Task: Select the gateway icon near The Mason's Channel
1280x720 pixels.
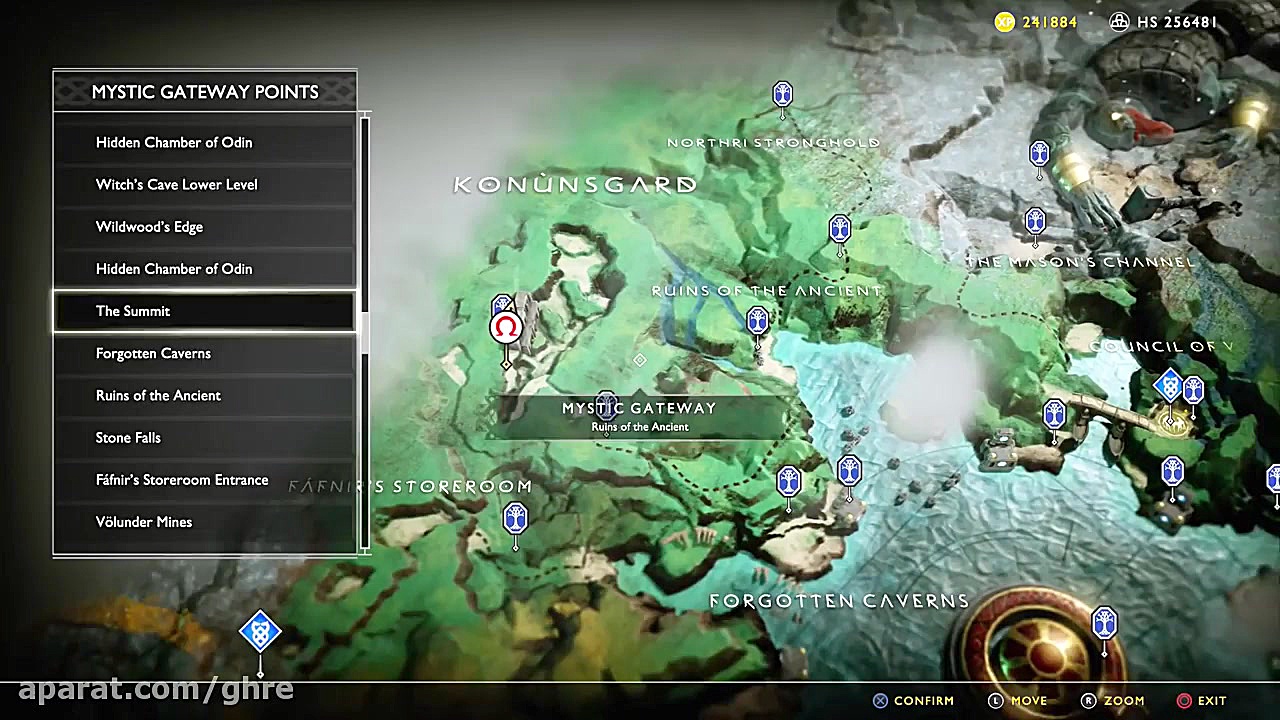Action: pyautogui.click(x=1035, y=218)
